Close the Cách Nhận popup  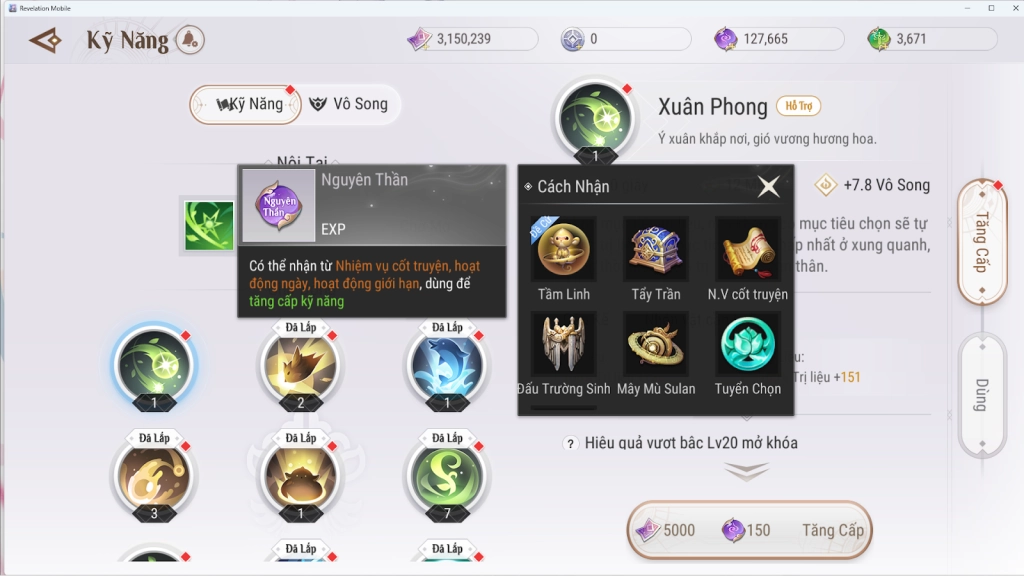point(768,186)
